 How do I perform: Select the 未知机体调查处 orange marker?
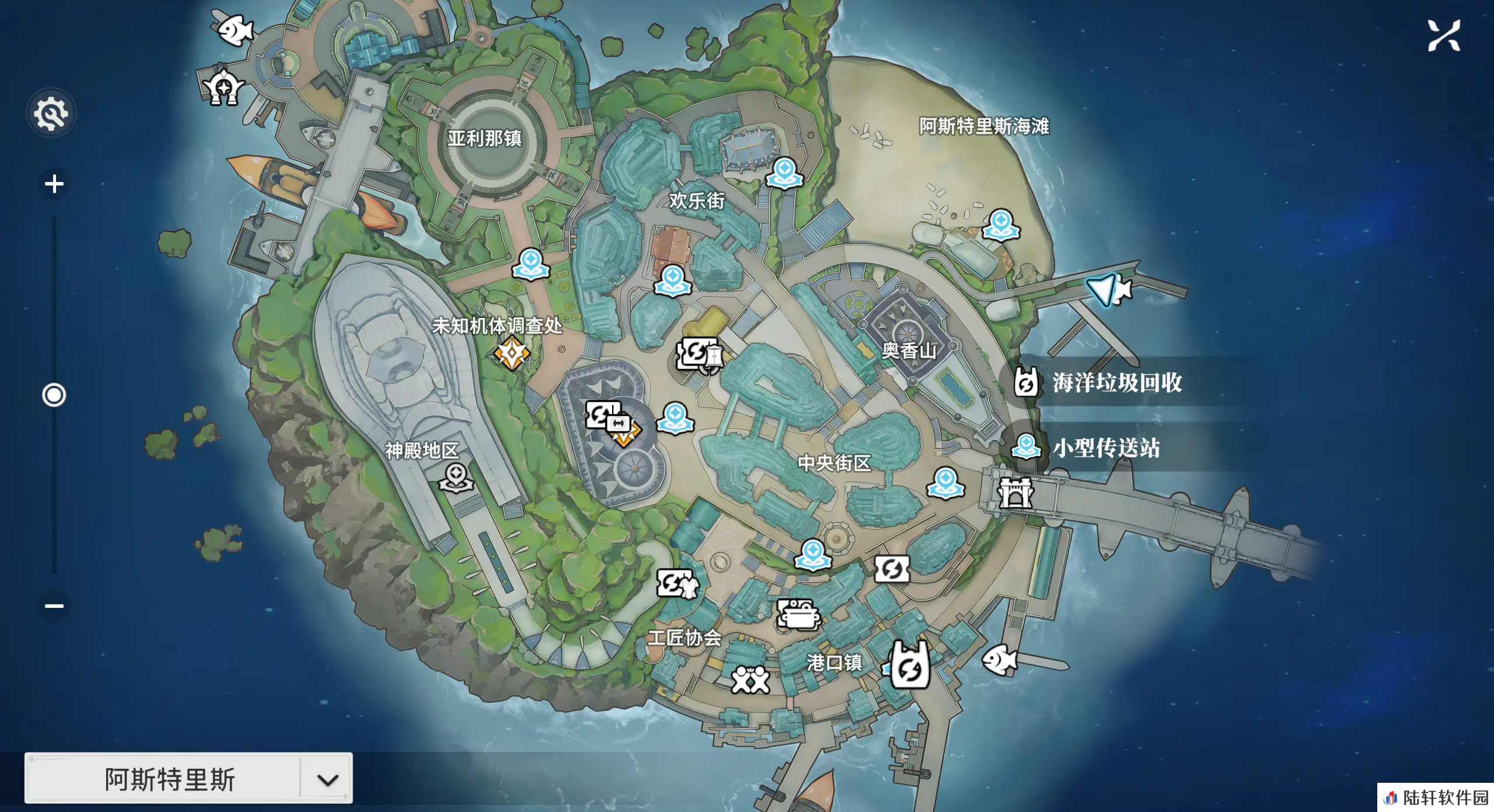(511, 353)
